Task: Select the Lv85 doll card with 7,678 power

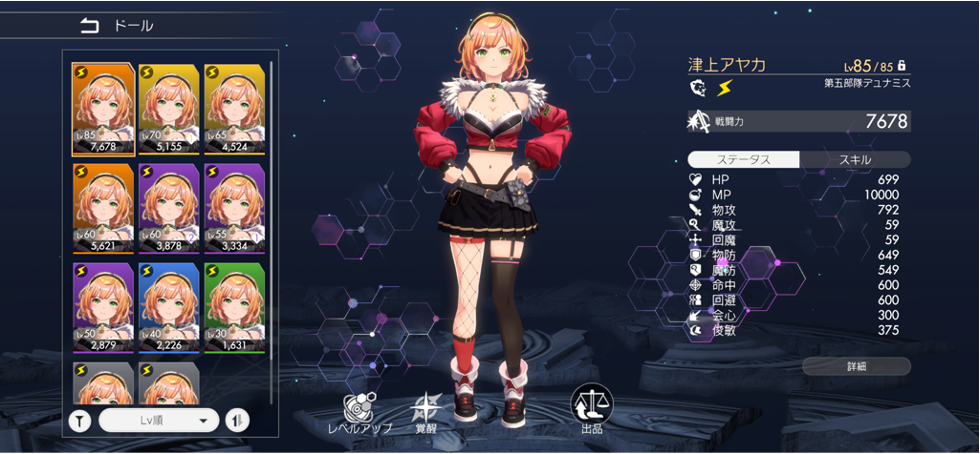Action: (x=103, y=108)
